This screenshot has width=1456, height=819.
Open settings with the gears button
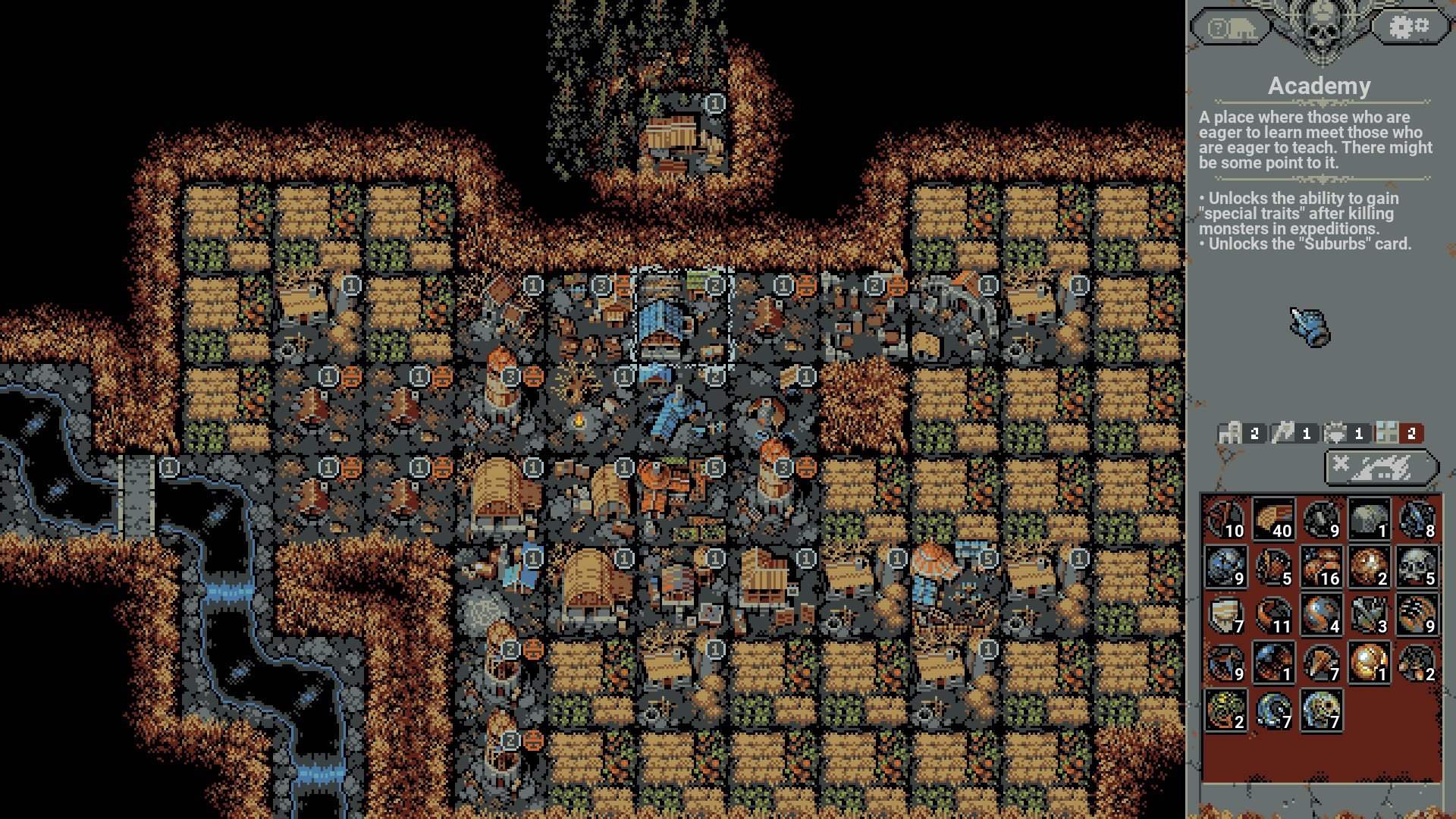pos(1407,29)
